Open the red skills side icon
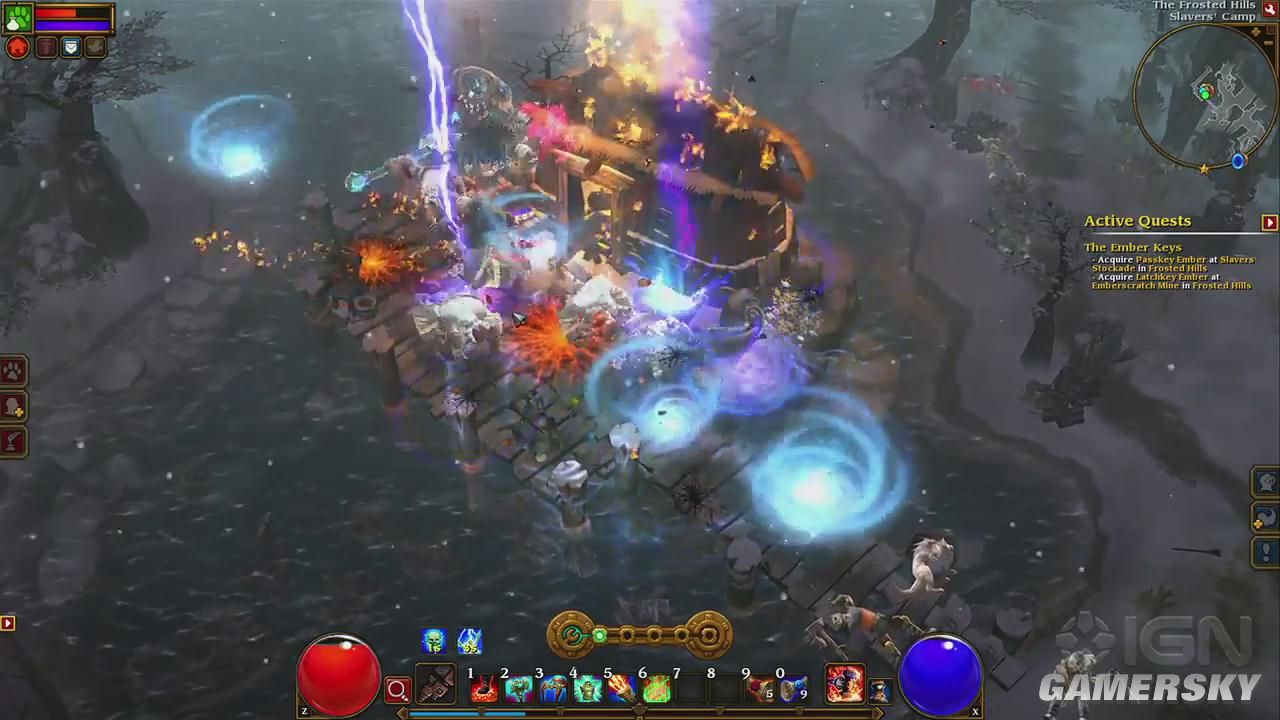 coord(13,441)
